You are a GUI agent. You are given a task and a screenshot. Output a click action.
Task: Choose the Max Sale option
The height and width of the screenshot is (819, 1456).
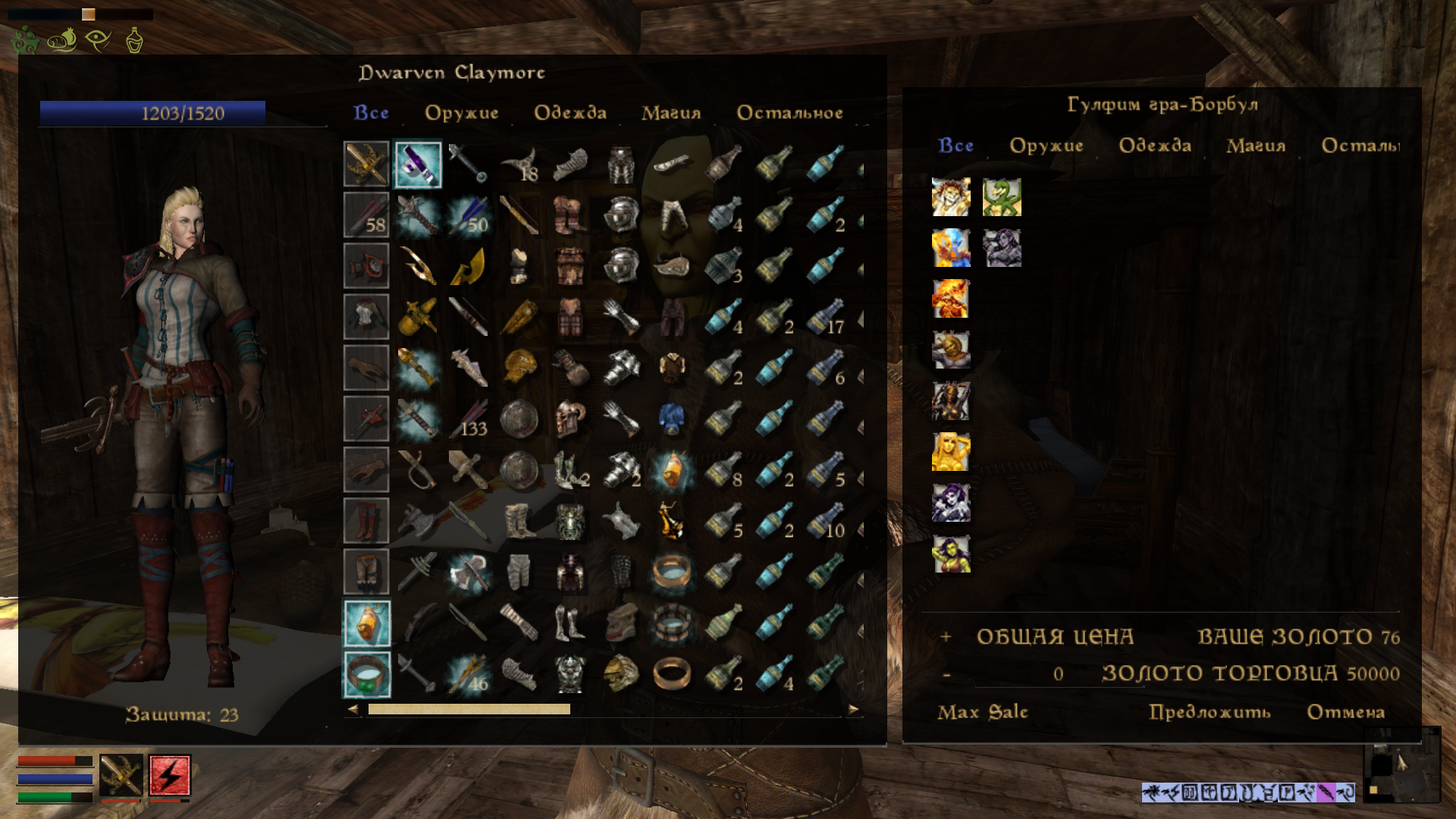983,712
